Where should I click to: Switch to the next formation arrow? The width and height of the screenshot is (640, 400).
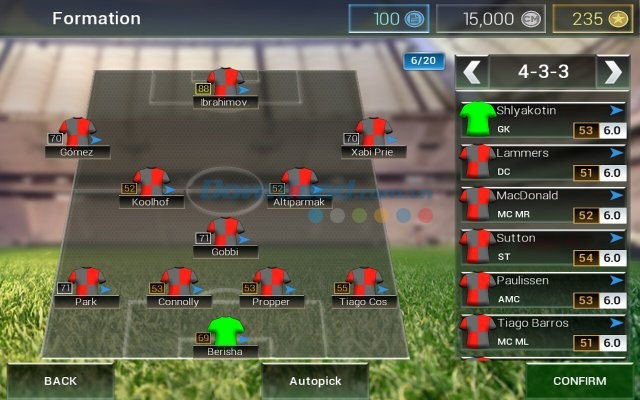pos(612,71)
